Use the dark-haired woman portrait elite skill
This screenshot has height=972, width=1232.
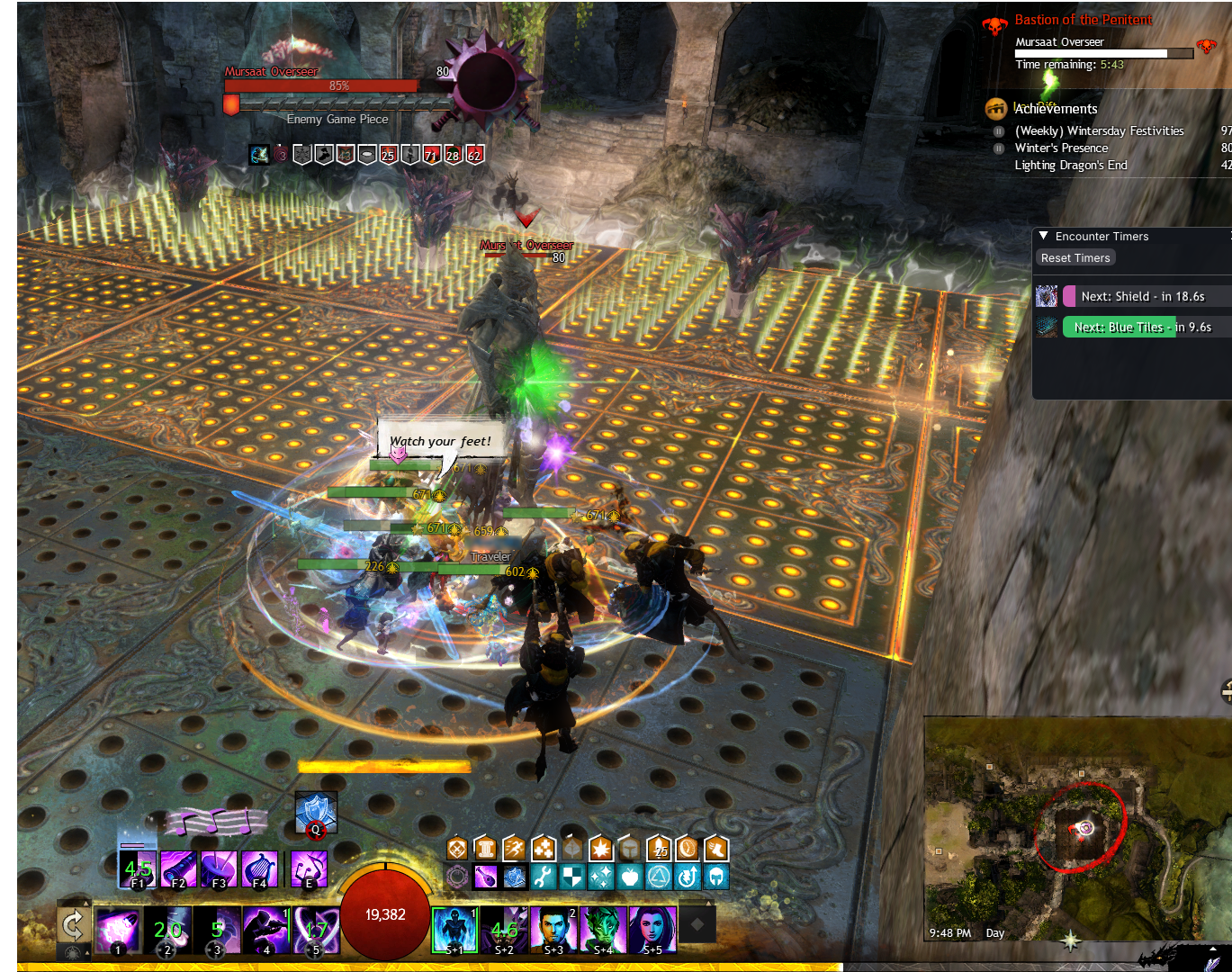[x=652, y=930]
